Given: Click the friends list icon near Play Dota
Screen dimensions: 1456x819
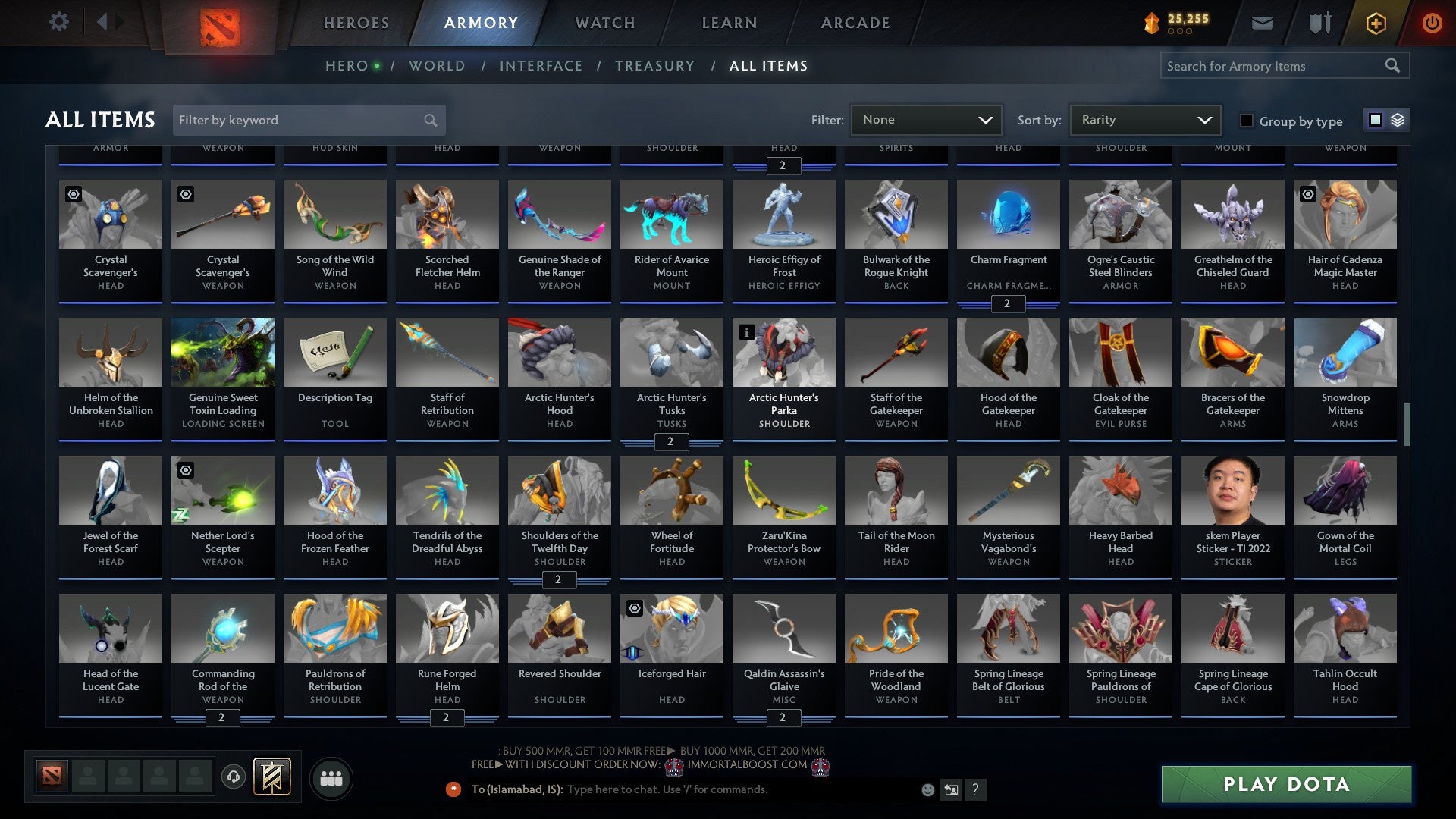Looking at the screenshot, I should tap(331, 777).
